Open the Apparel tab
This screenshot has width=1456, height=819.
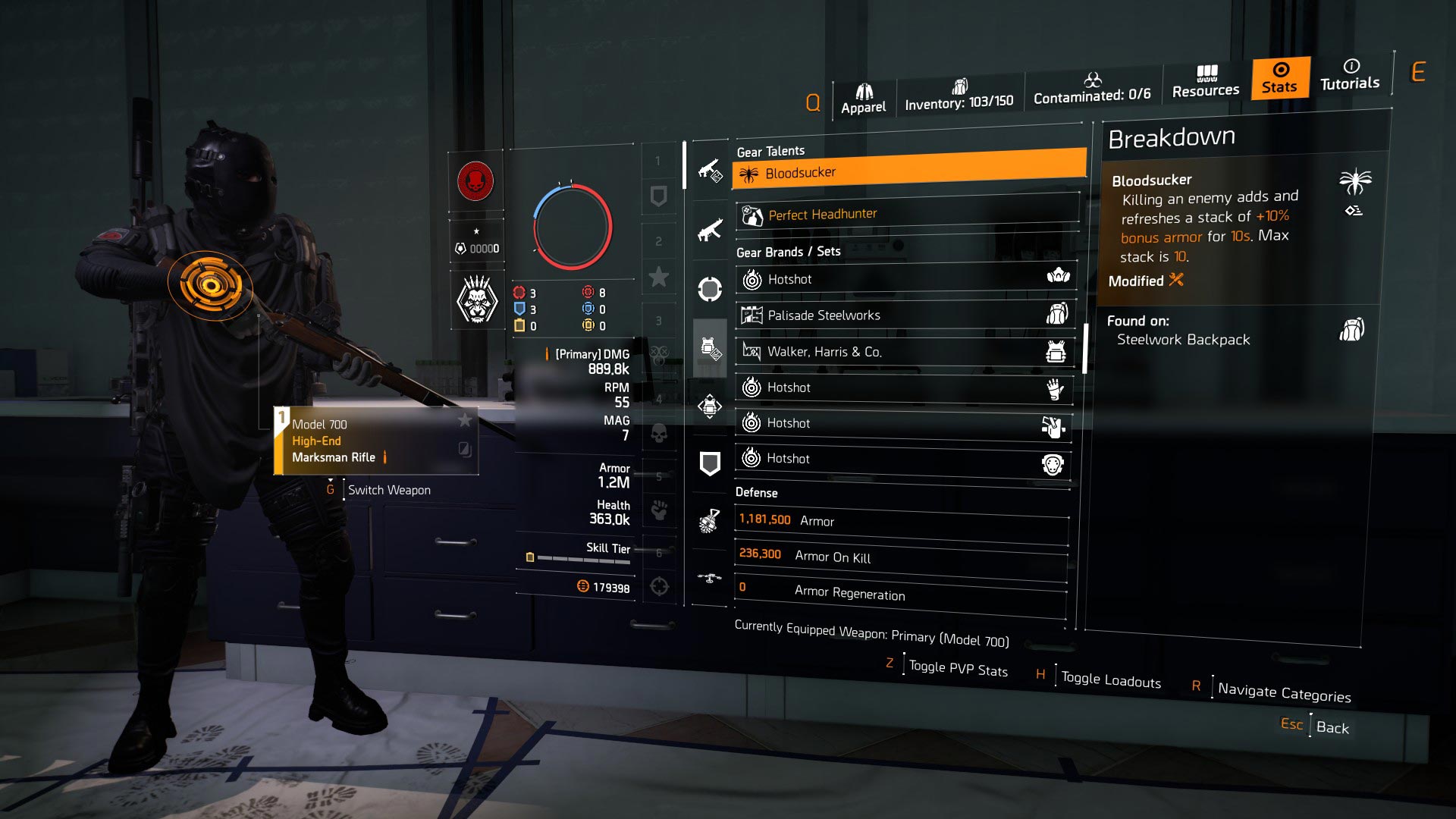863,99
